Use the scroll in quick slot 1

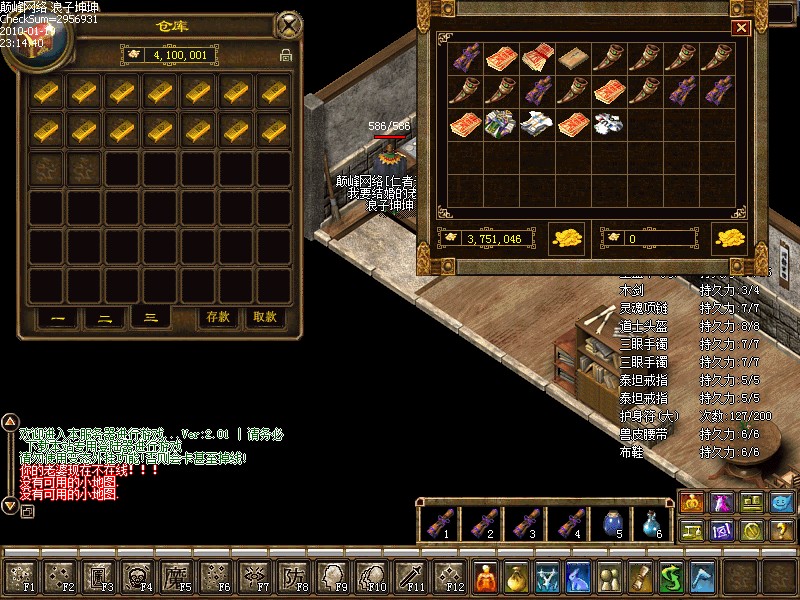(436, 520)
